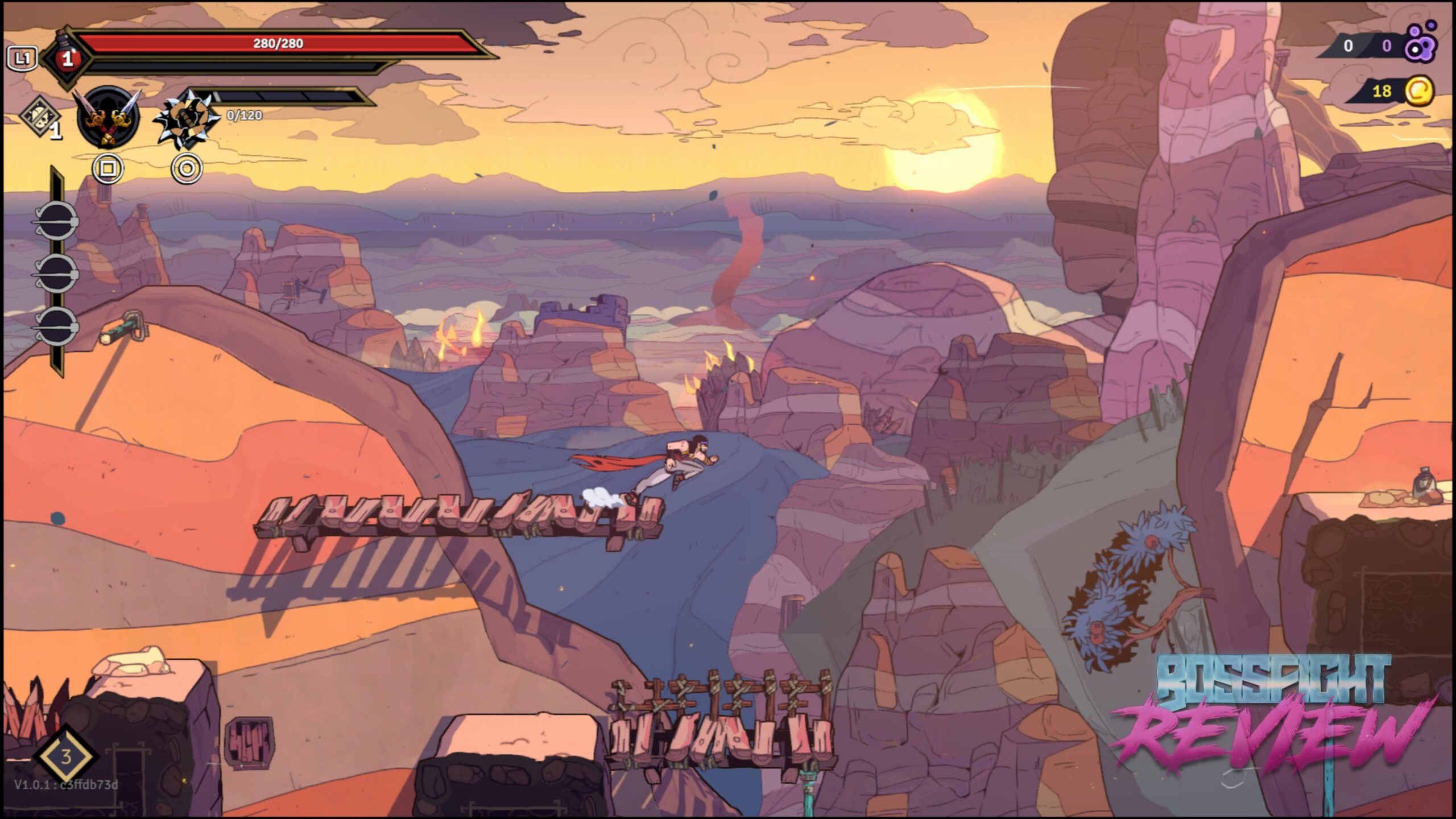Screen dimensions: 1456x819
Task: Click the gold coin currency icon
Action: click(x=1418, y=91)
